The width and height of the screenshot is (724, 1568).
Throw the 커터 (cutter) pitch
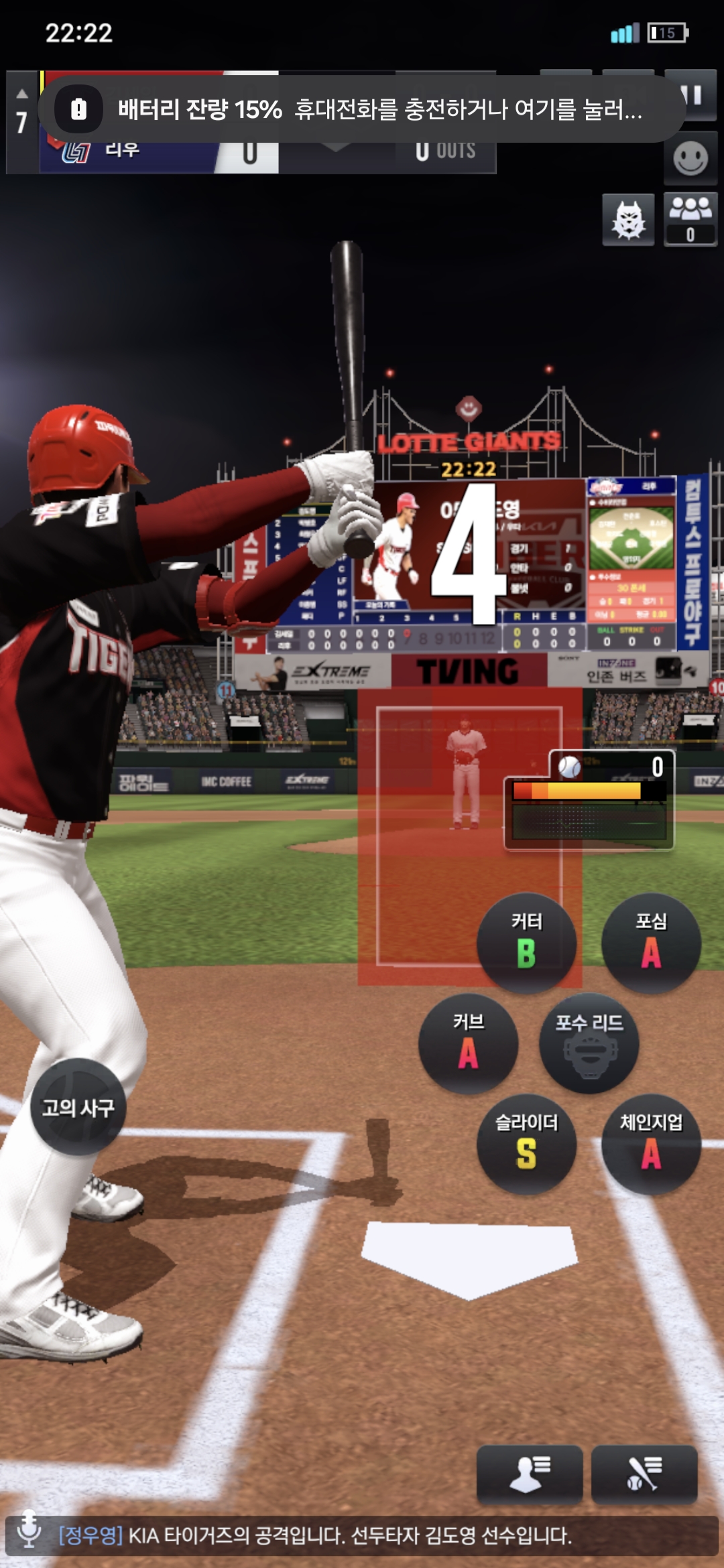coord(526,942)
